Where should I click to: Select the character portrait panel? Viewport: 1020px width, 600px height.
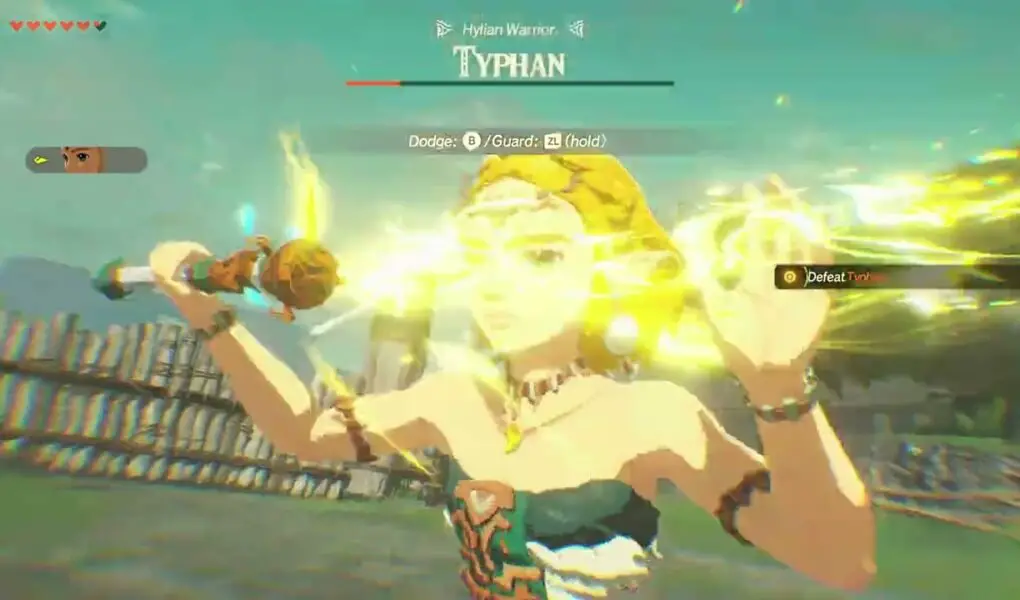(86, 160)
